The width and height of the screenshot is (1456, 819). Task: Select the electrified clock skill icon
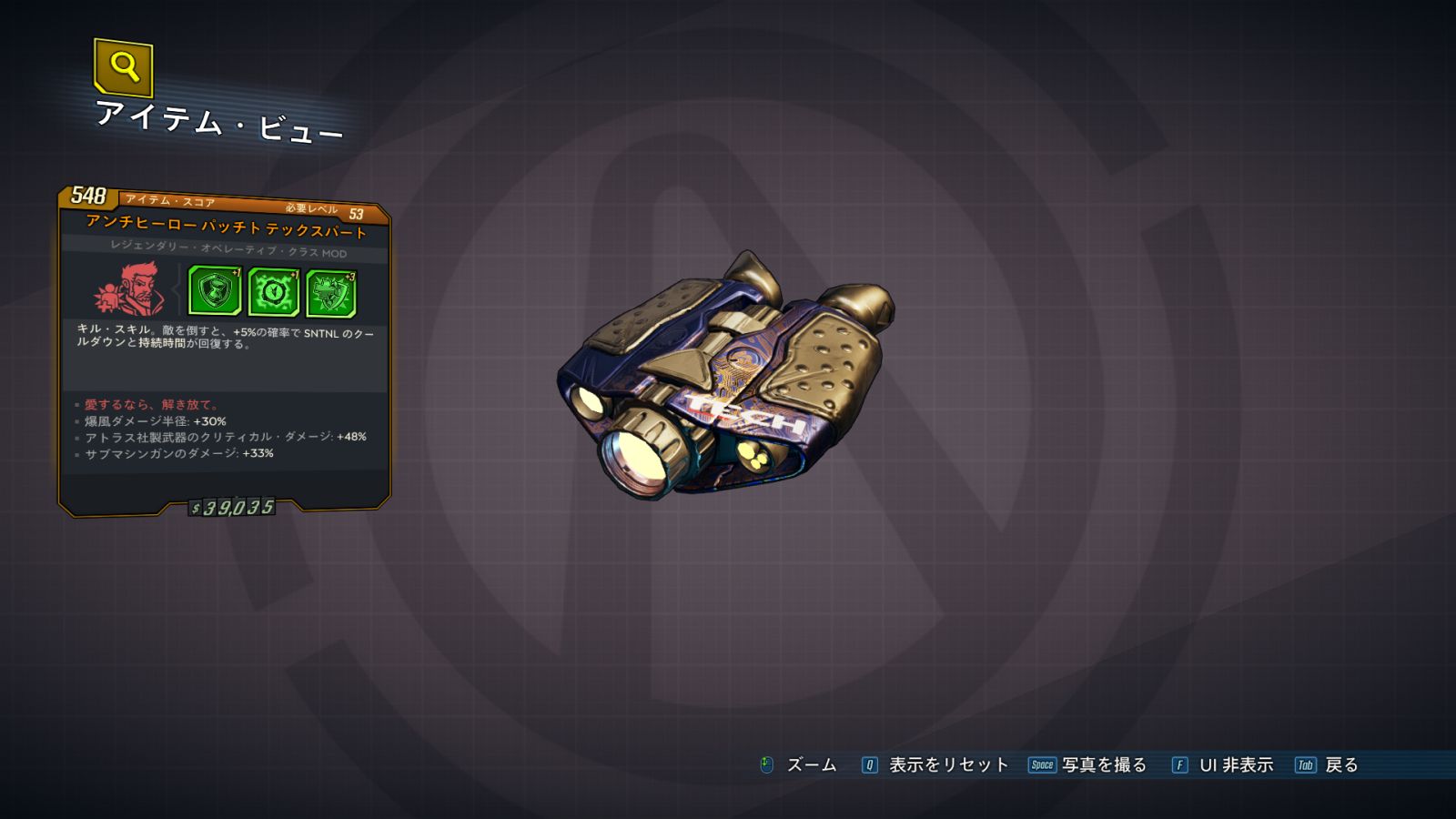[273, 292]
